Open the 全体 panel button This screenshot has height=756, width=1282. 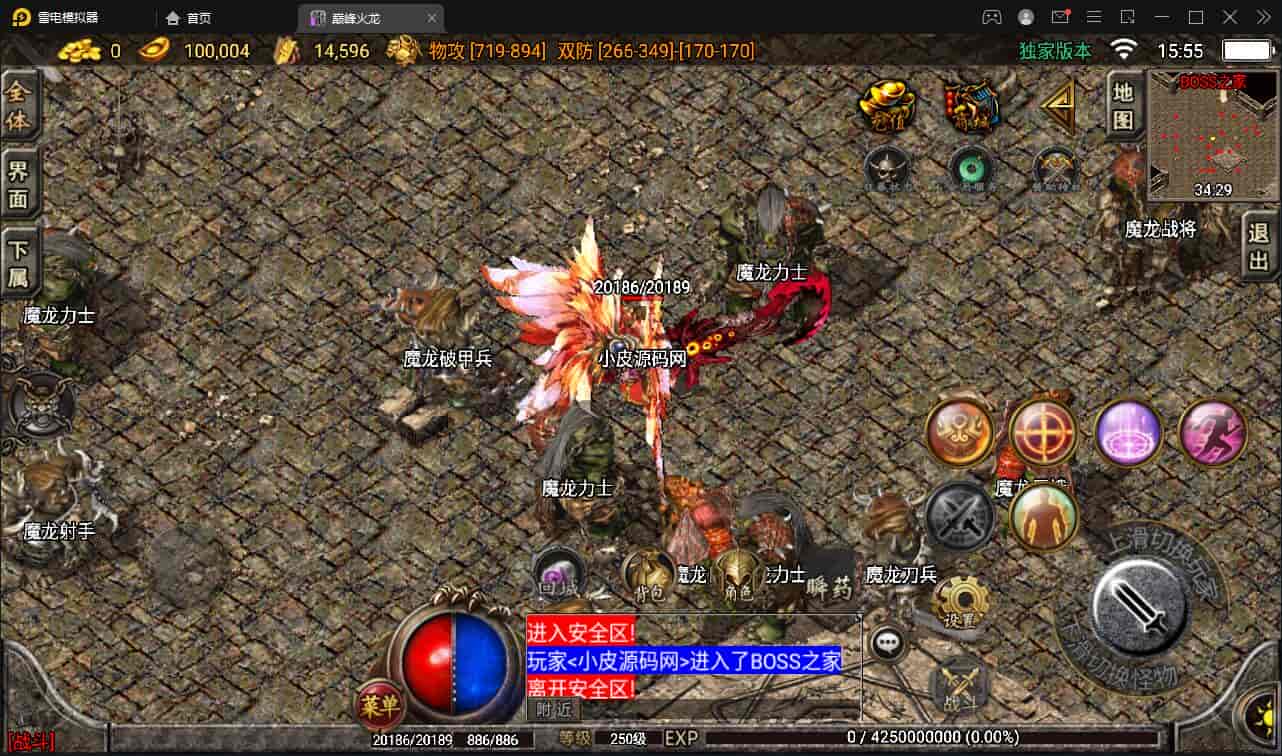[x=19, y=106]
